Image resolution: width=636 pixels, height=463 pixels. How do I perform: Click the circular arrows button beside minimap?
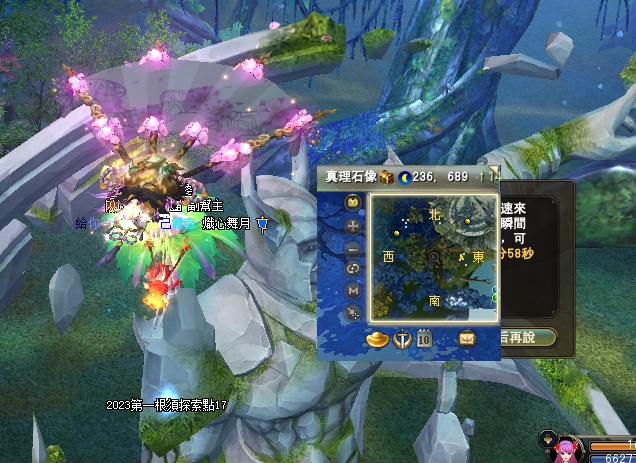point(353,268)
